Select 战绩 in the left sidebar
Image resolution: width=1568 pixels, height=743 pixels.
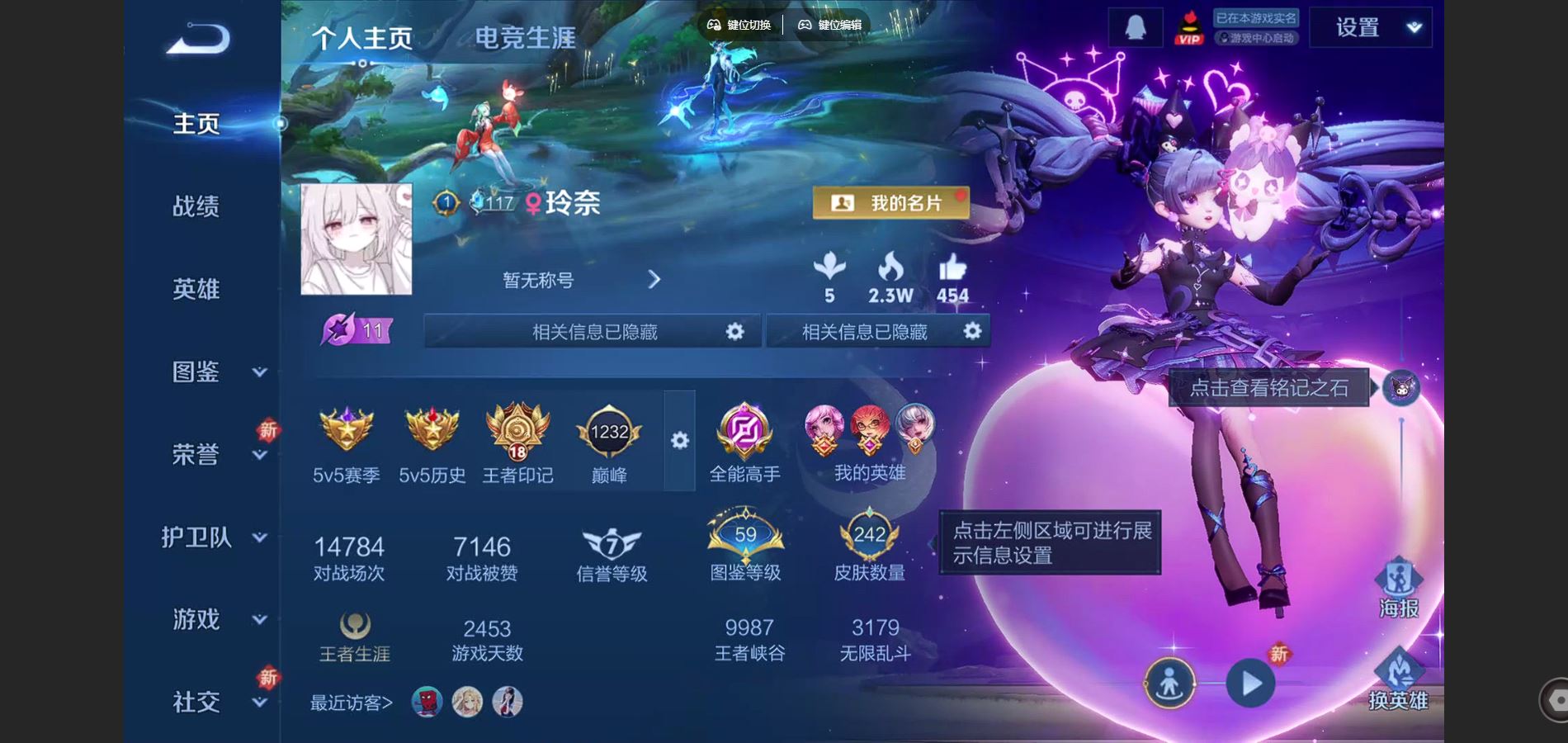196,207
